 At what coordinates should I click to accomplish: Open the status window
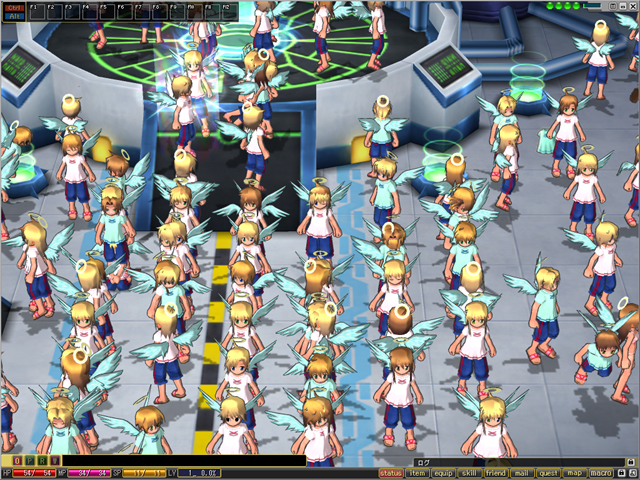391,473
